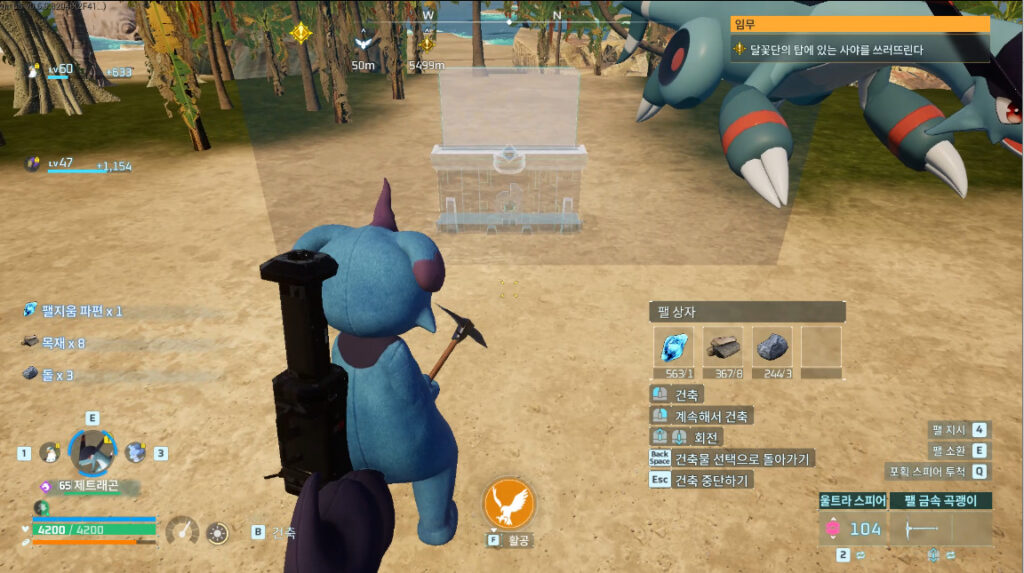The height and width of the screenshot is (573, 1024).
Task: Choose the light blue pal party icon
Action: click(135, 453)
